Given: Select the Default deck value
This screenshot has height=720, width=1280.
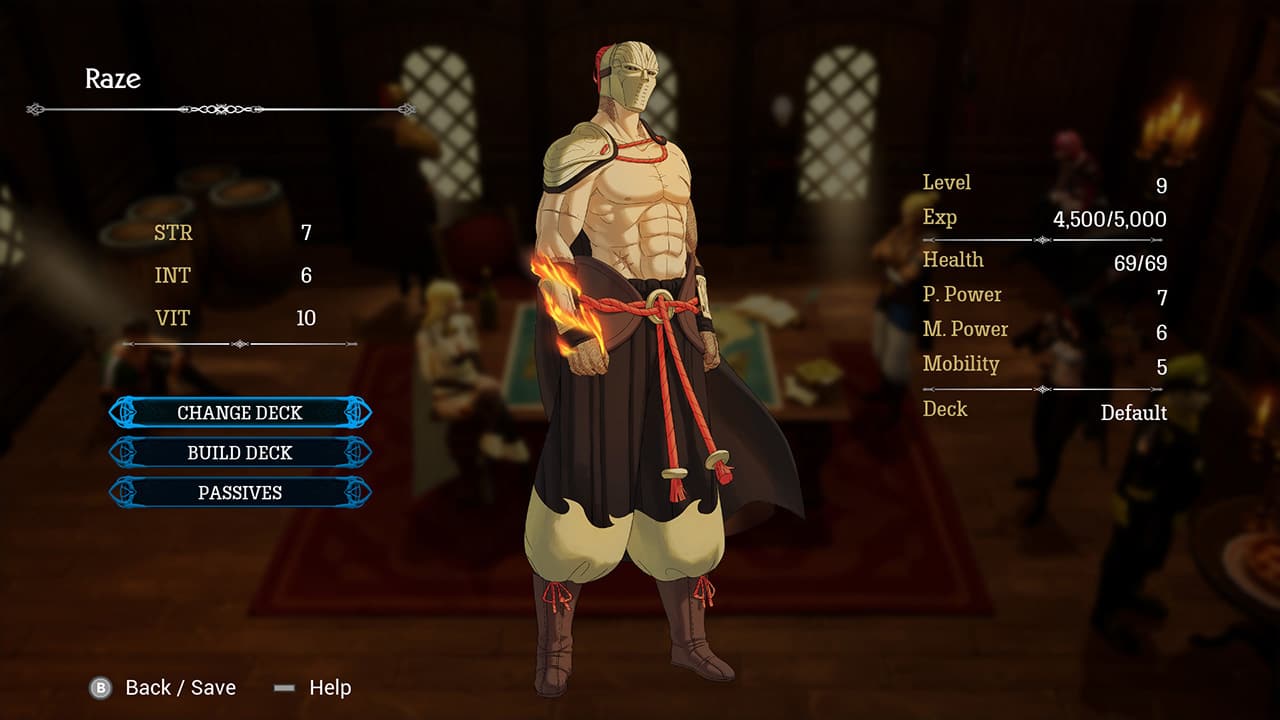Looking at the screenshot, I should point(1136,412).
